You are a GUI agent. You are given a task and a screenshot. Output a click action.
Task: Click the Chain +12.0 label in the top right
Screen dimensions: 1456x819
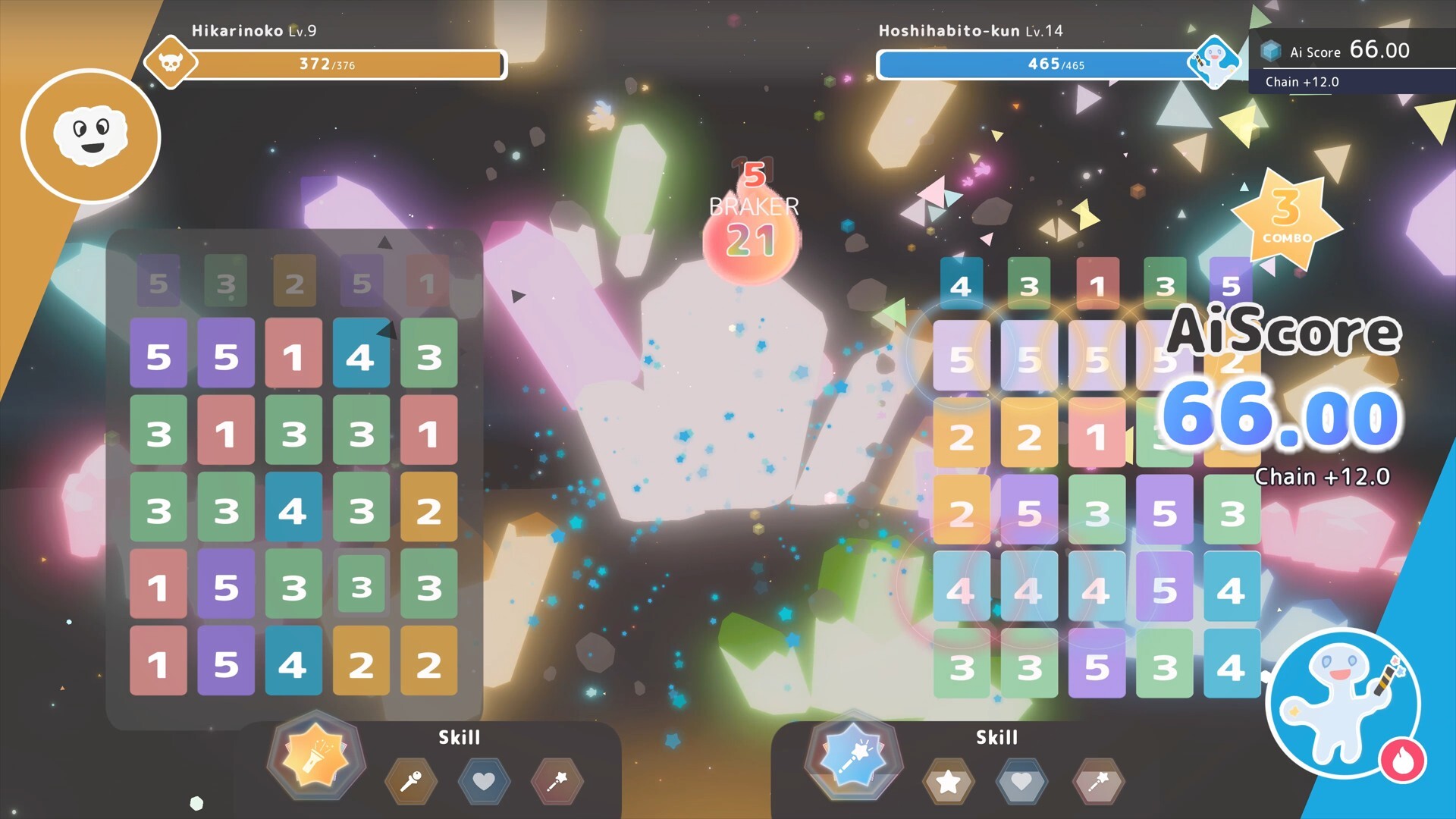(x=1301, y=83)
